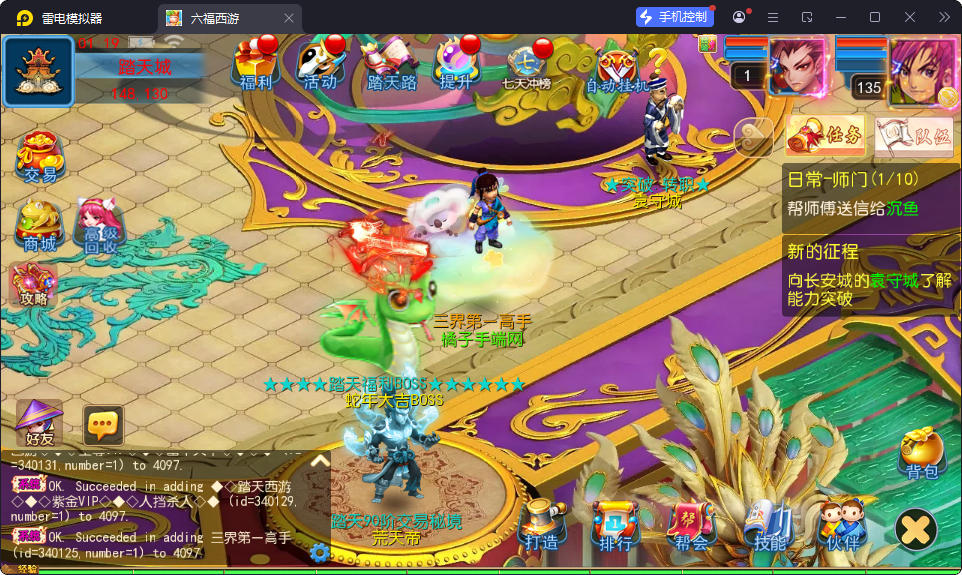Open the 福利 welfare gift icon
The height and width of the screenshot is (575, 962).
pyautogui.click(x=255, y=65)
